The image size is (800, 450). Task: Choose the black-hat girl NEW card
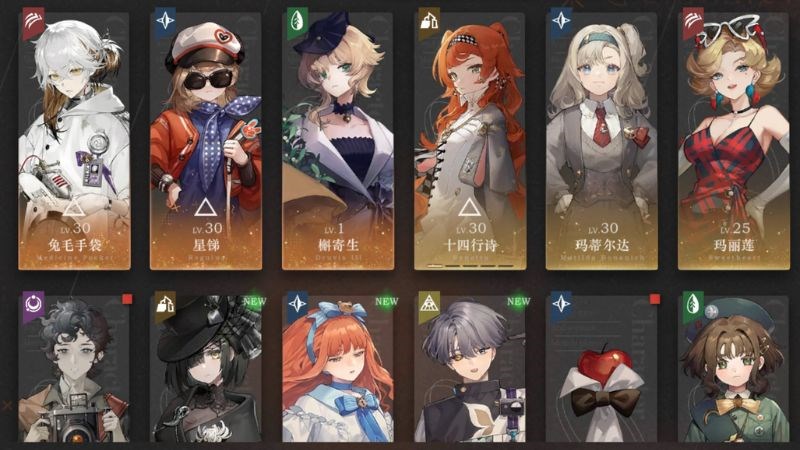click(x=206, y=370)
